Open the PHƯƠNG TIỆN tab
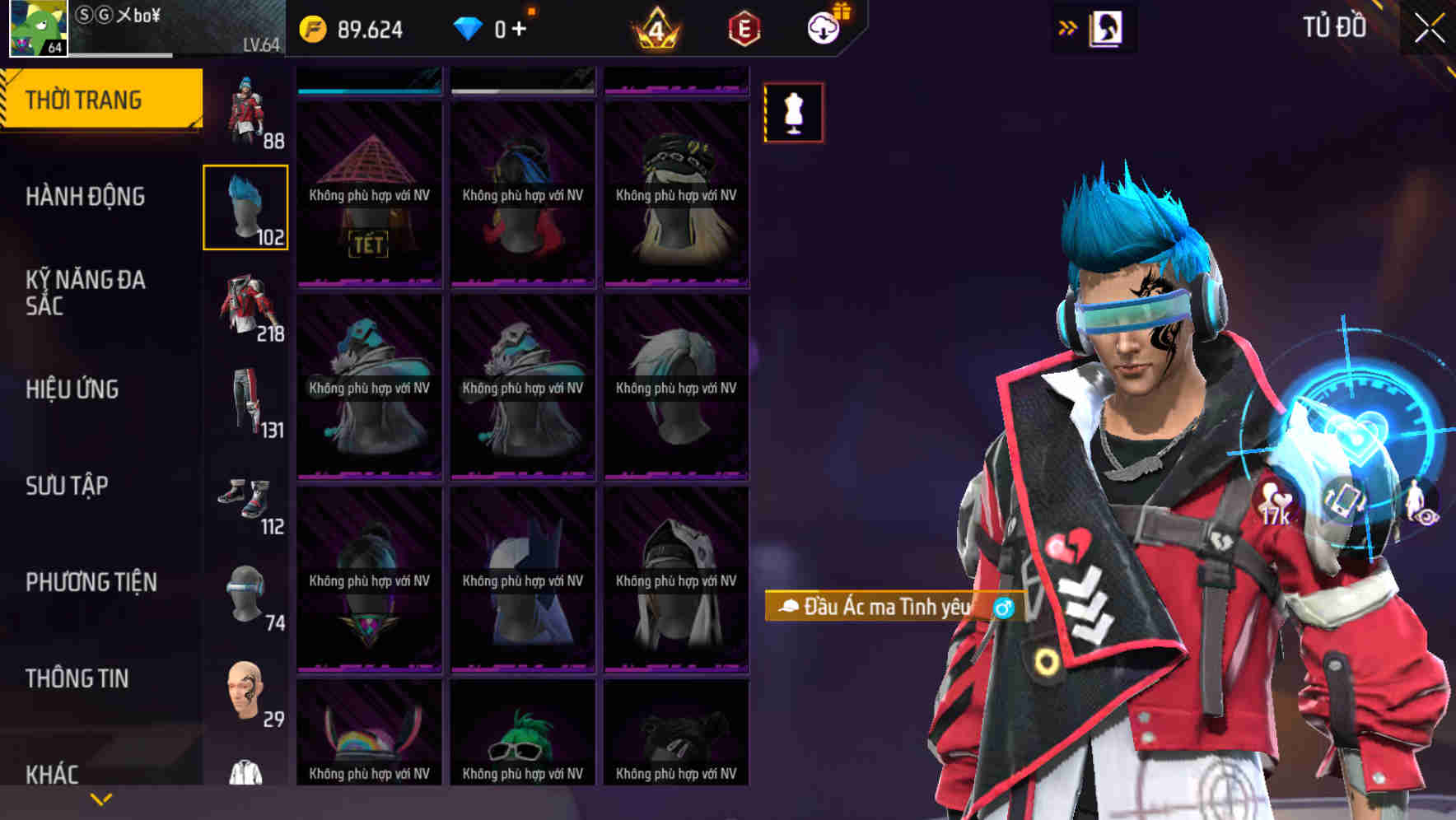The height and width of the screenshot is (820, 1456). [90, 582]
